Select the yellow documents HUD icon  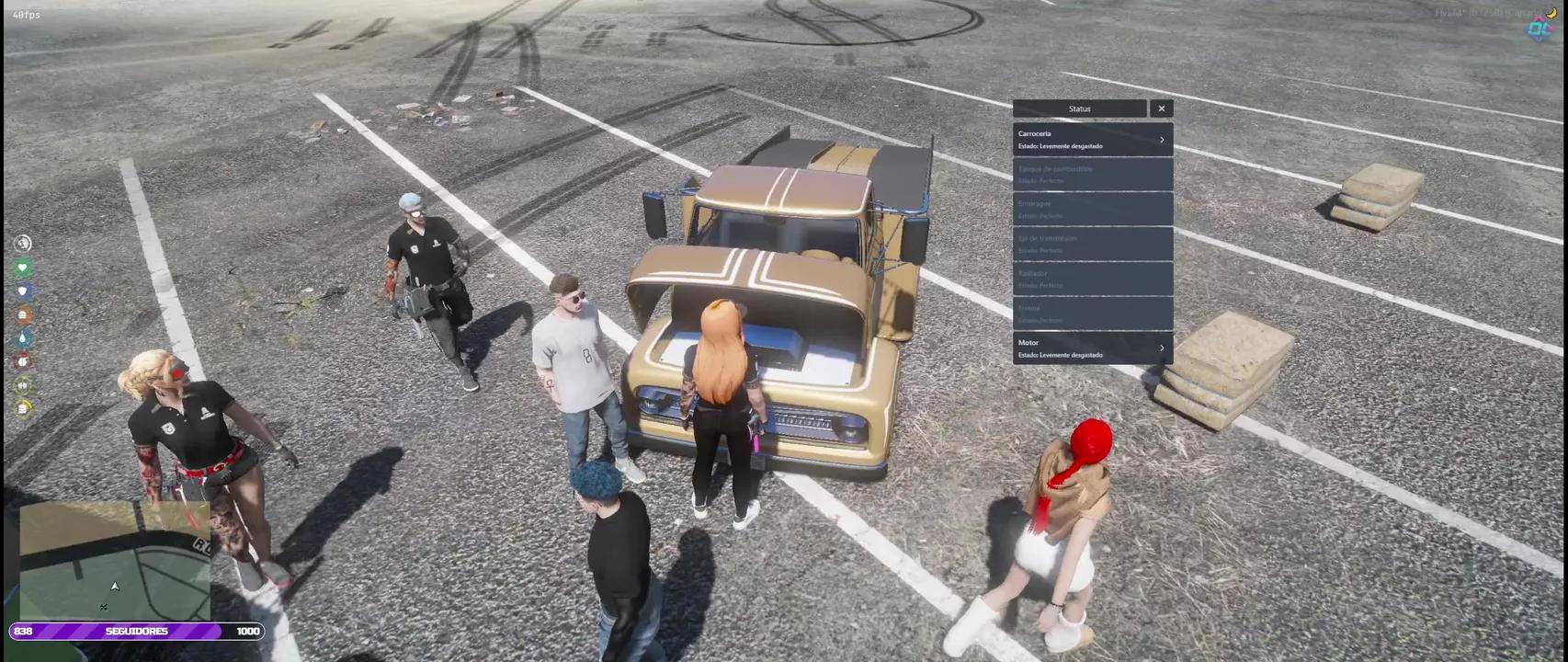point(23,407)
